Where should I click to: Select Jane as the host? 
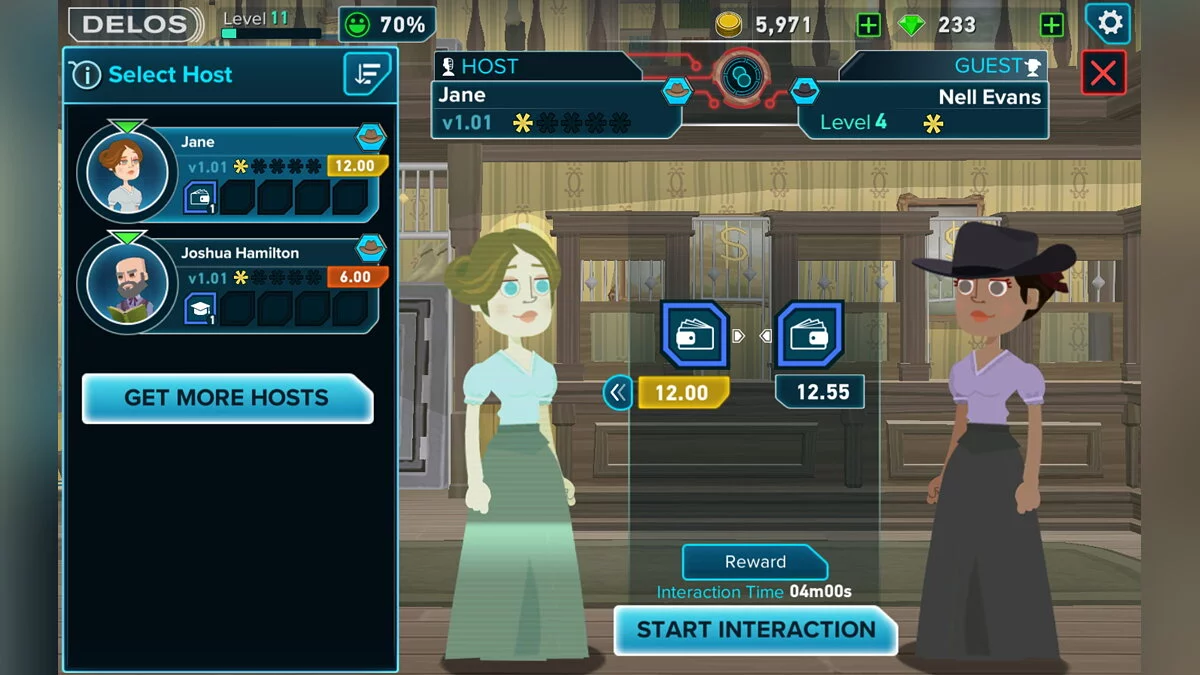point(230,172)
